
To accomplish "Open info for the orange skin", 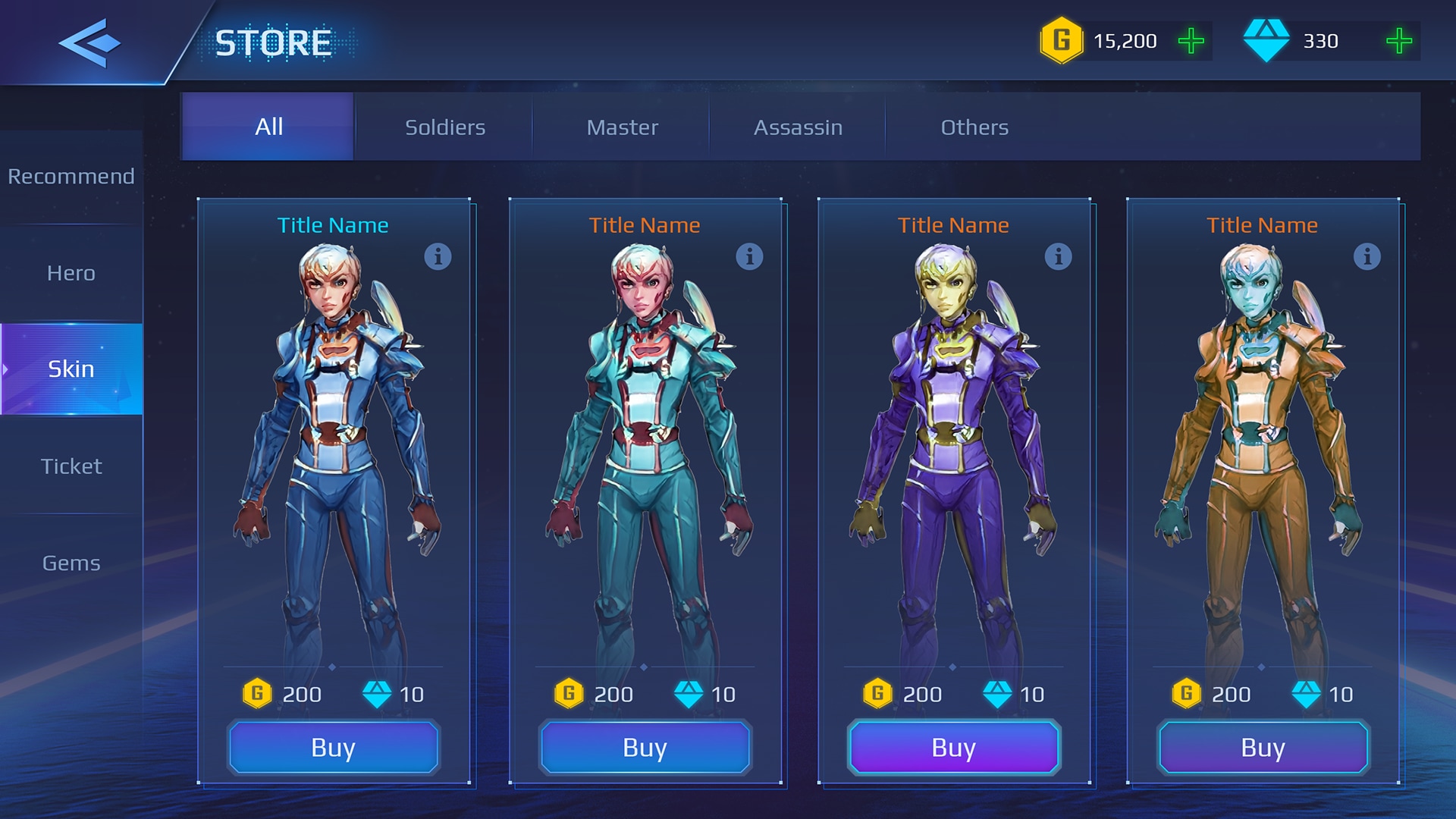I will [1368, 258].
